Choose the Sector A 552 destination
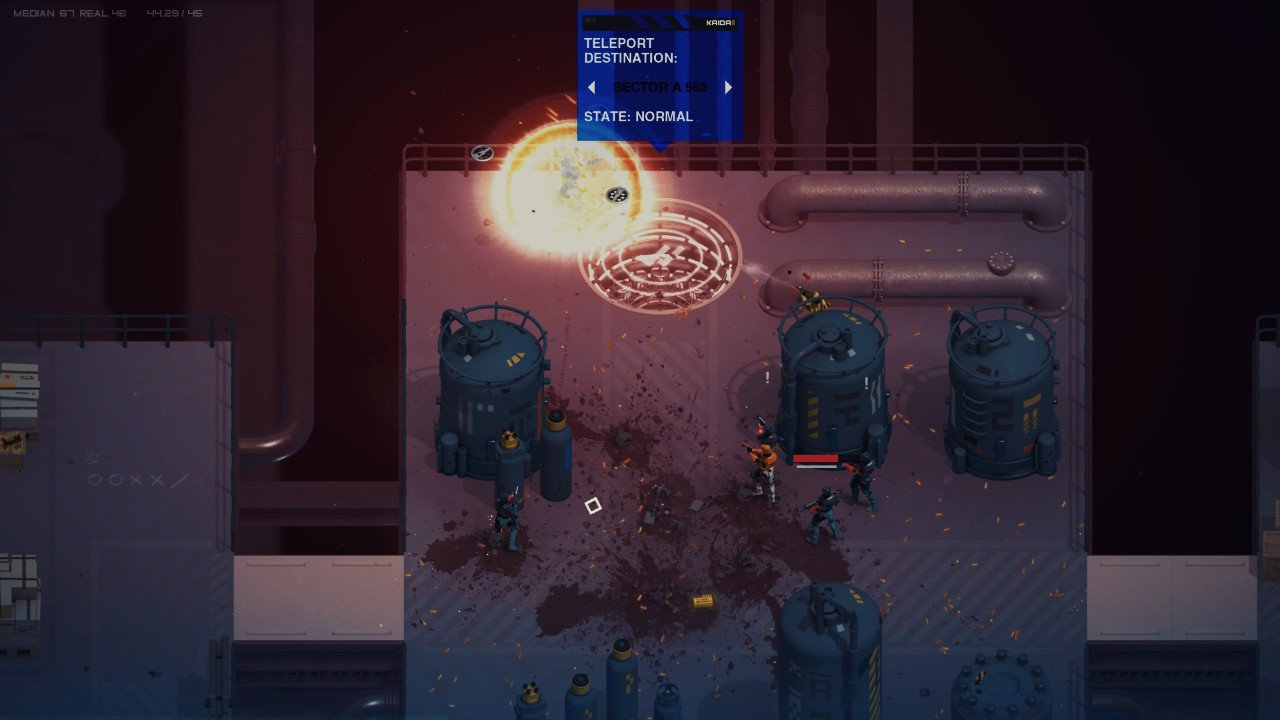The image size is (1280, 720). click(660, 88)
